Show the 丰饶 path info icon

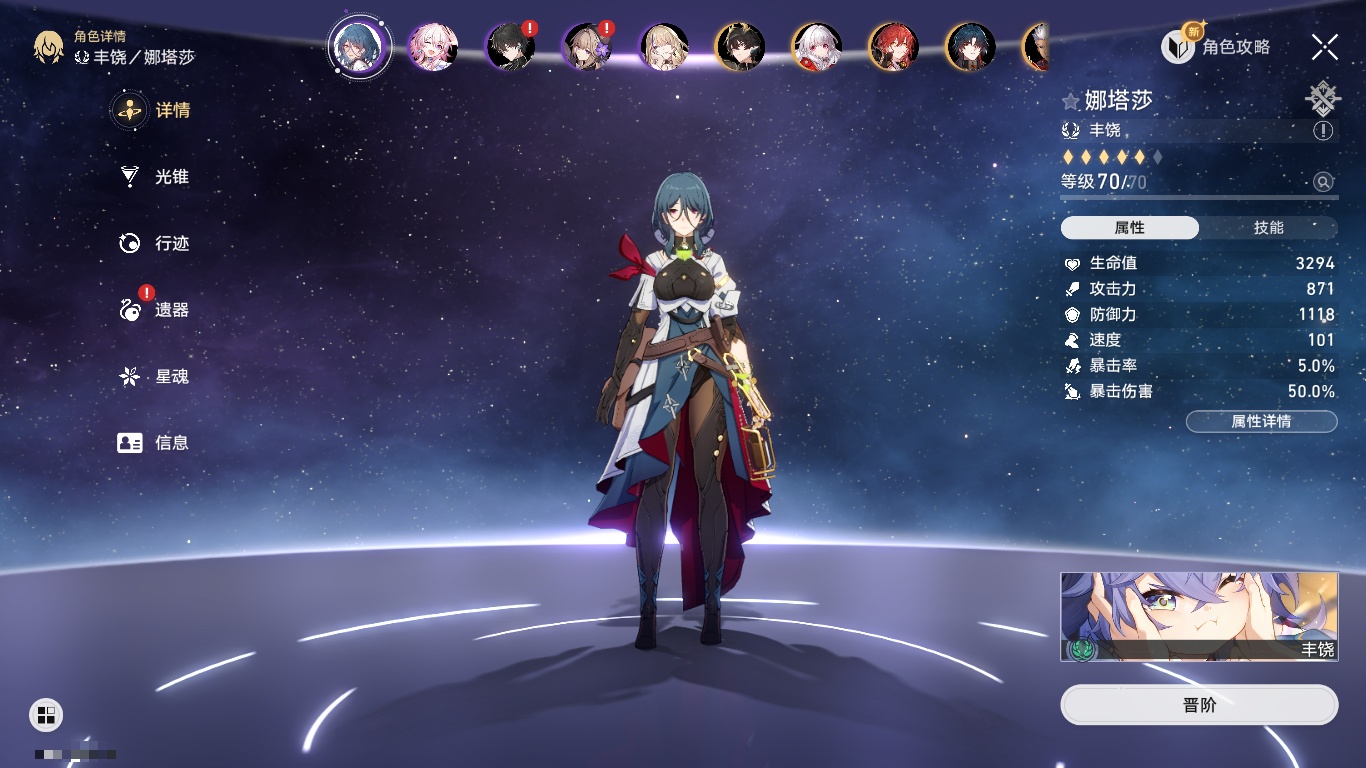[1323, 131]
